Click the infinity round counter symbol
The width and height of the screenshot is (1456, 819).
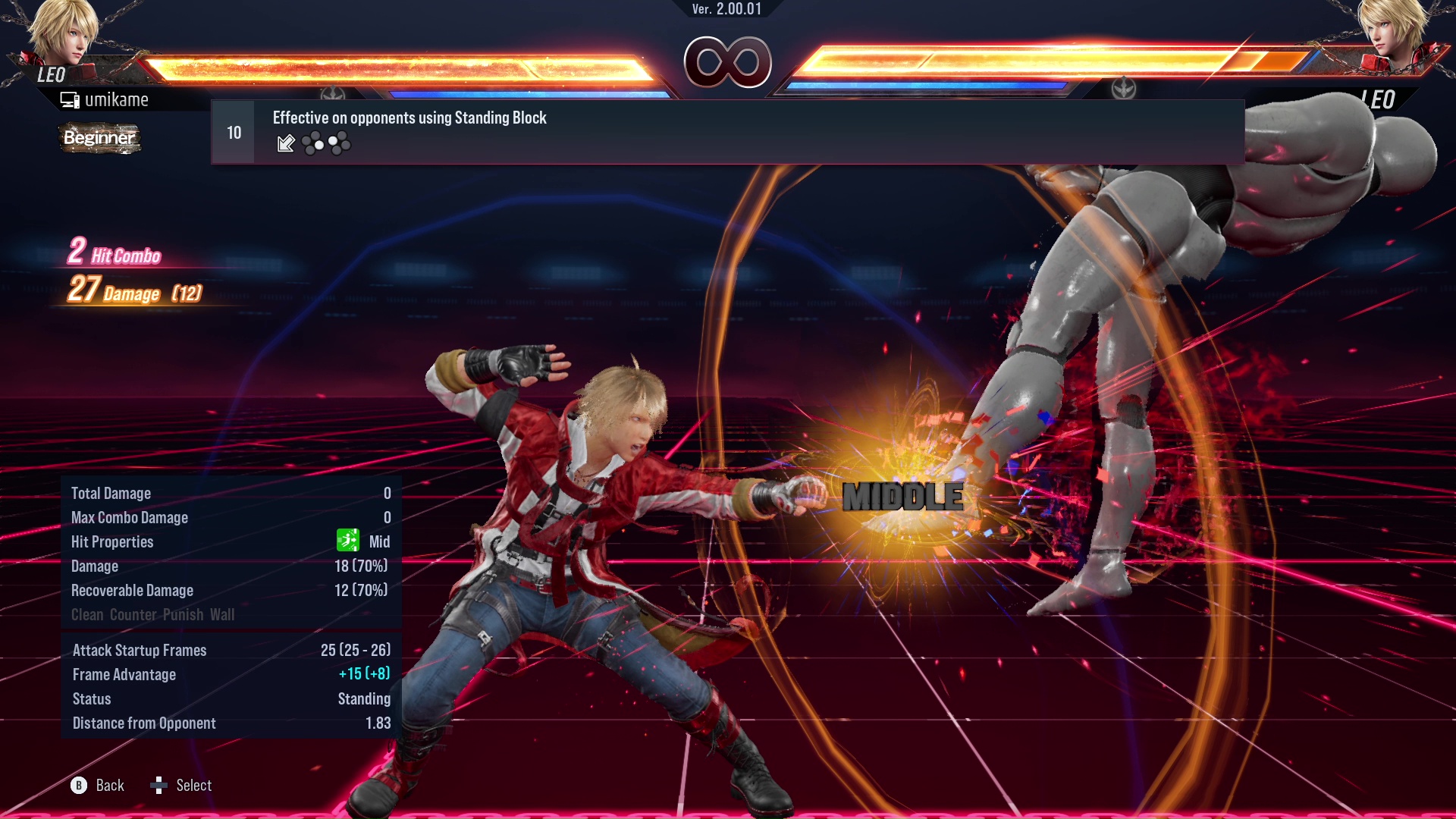pyautogui.click(x=727, y=63)
